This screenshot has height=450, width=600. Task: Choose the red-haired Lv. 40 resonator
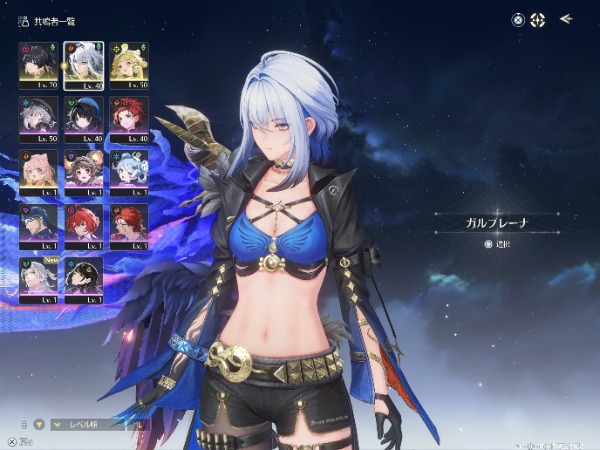point(129,119)
